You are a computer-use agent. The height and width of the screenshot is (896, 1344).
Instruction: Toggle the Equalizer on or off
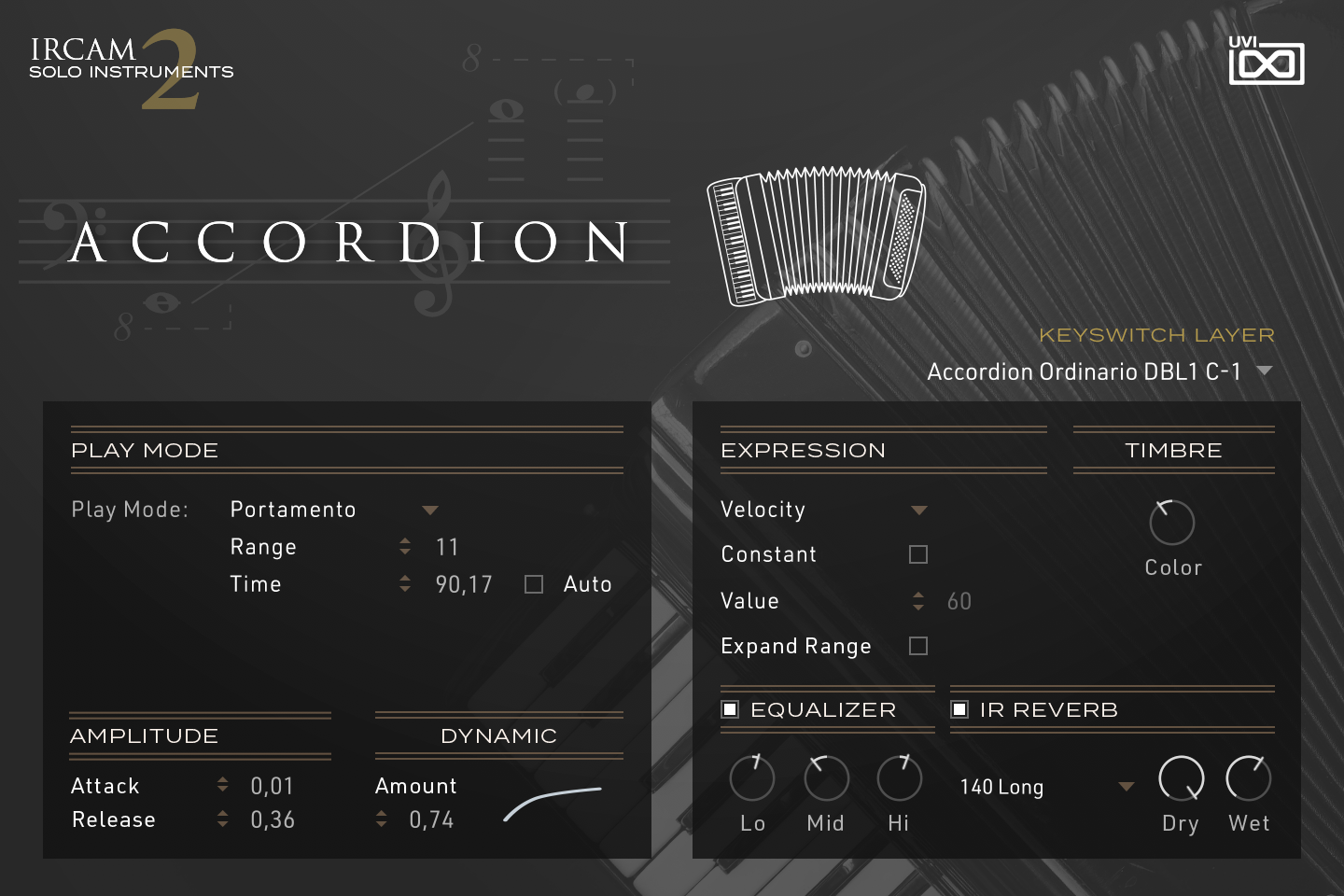730,709
